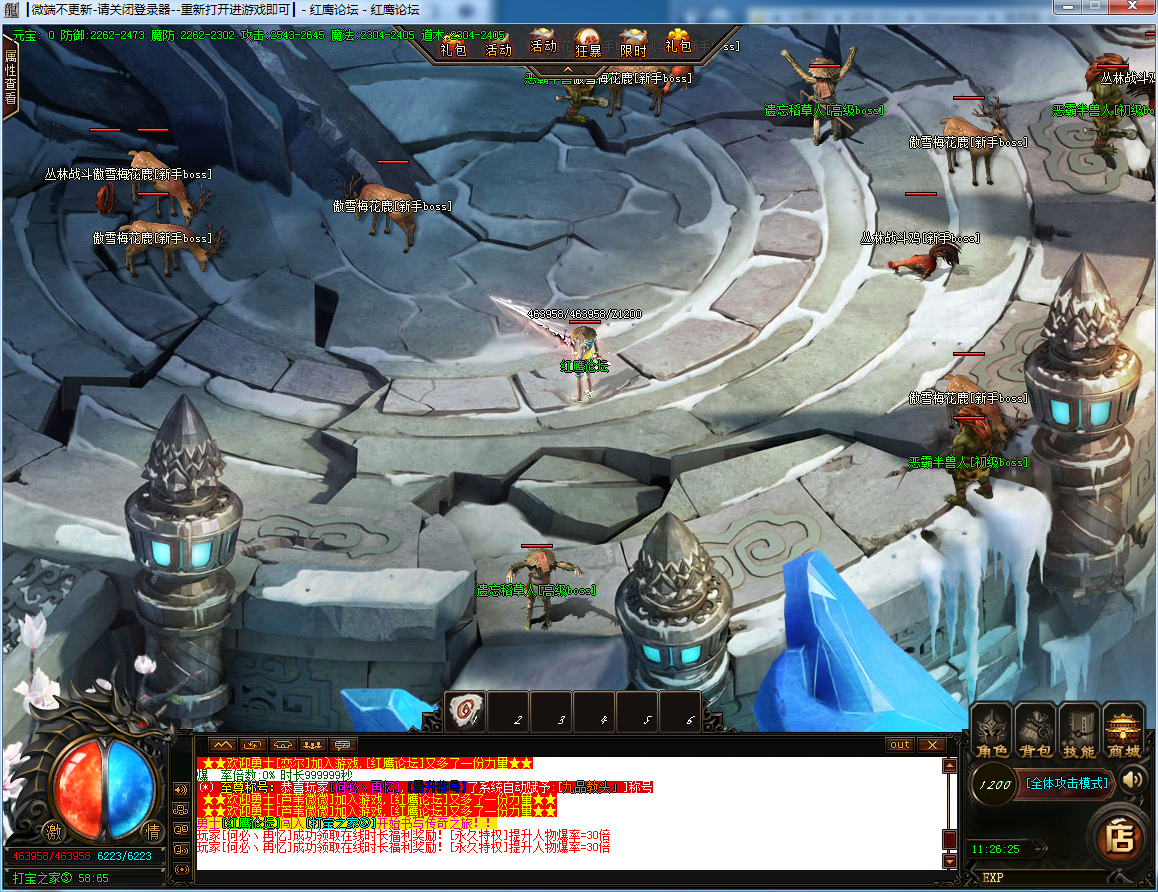The width and height of the screenshot is (1158, 892).
Task: Open the 角色 character panel
Action: pos(991,730)
